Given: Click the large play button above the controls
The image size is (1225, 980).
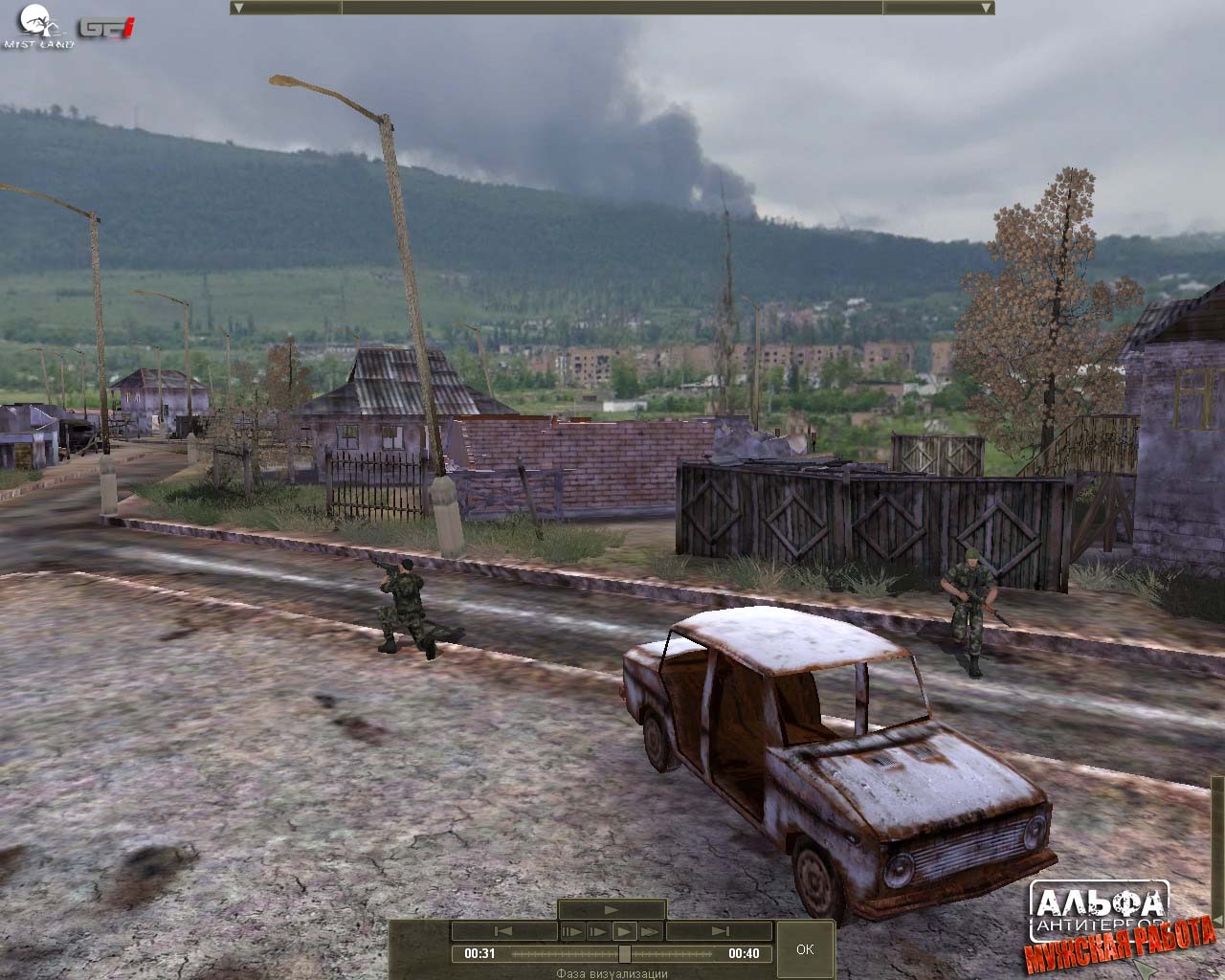Looking at the screenshot, I should coord(612,910).
